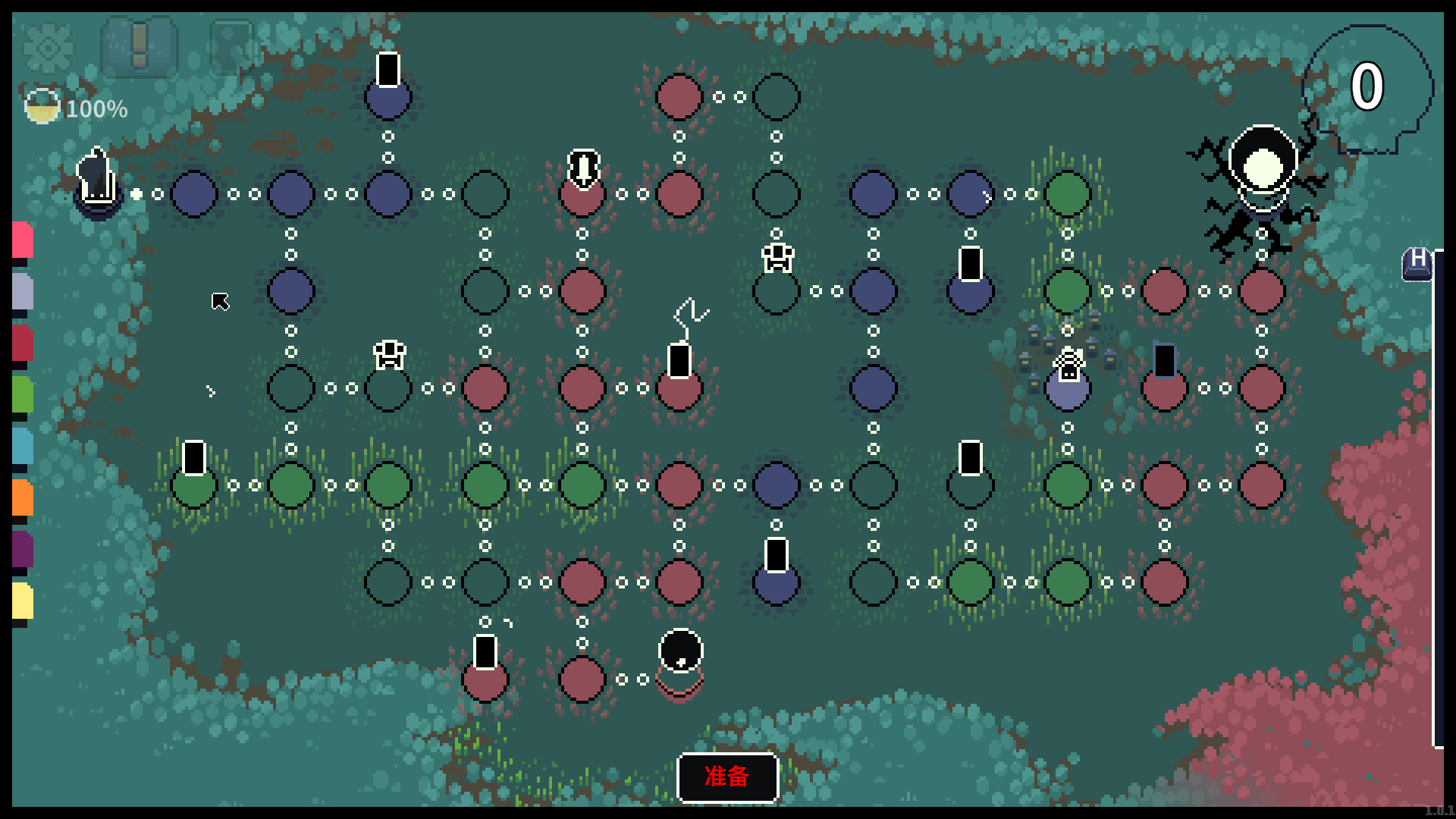The width and height of the screenshot is (1456, 819).
Task: Switch to the green tab on the left edge
Action: coord(22,394)
